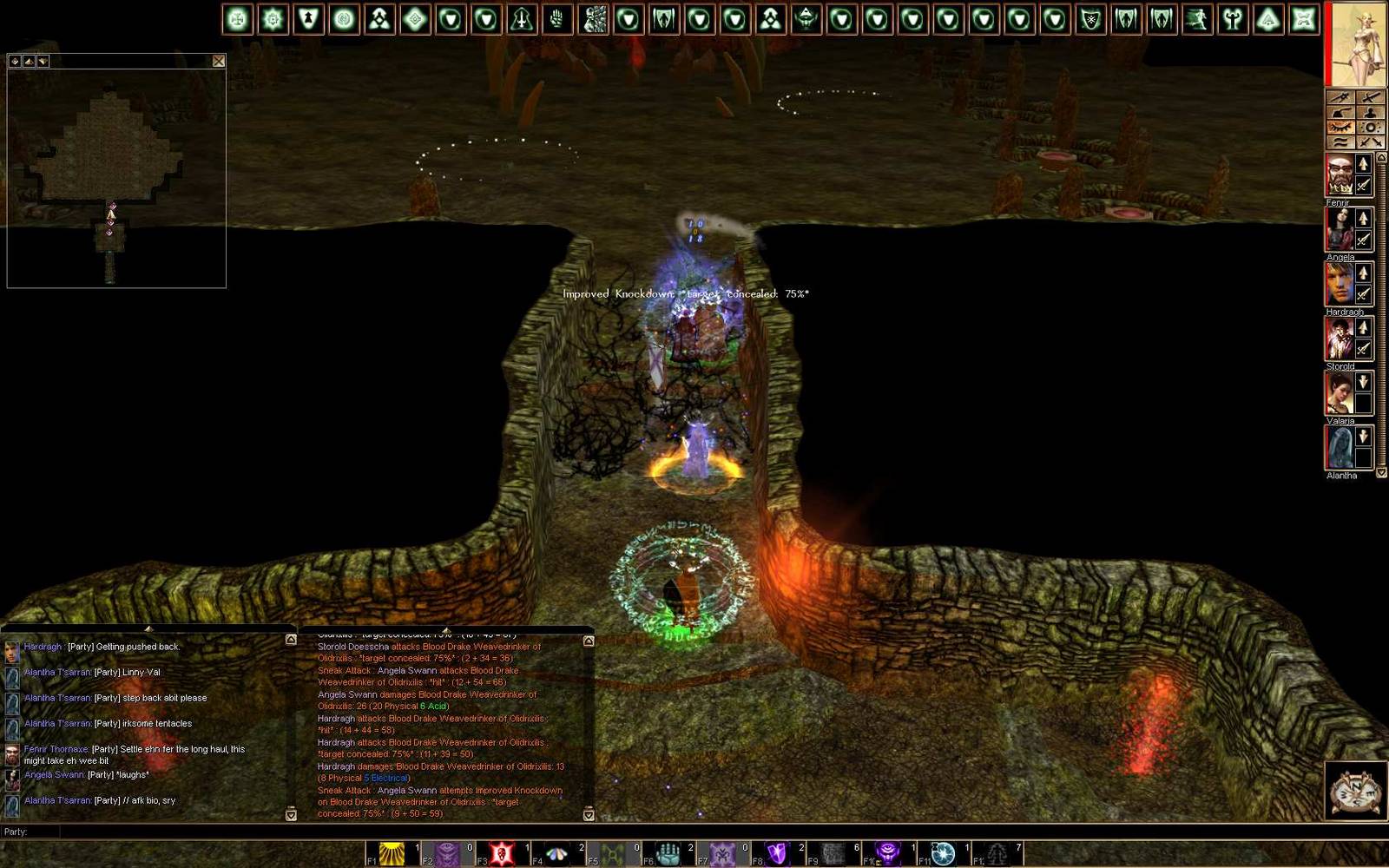Close the minimap window
1389x868 pixels.
click(x=219, y=61)
